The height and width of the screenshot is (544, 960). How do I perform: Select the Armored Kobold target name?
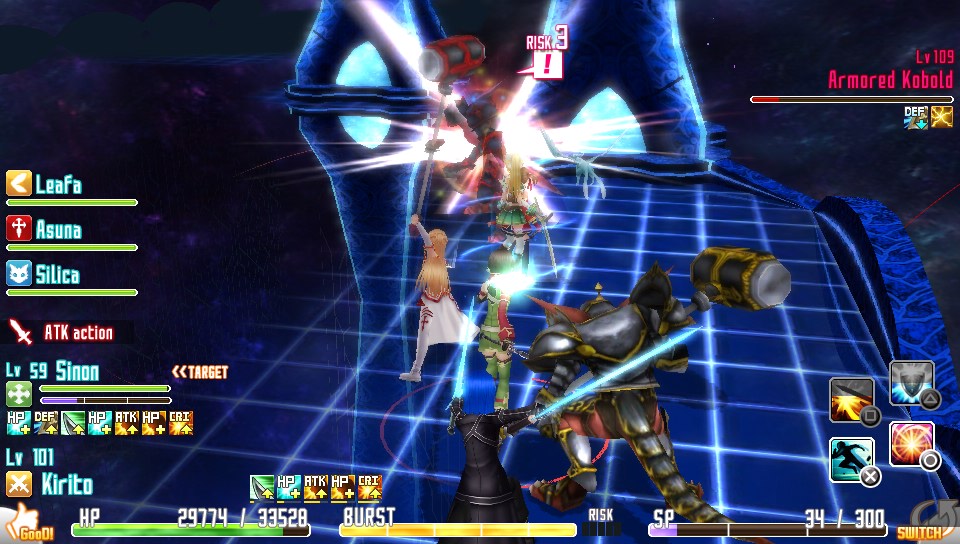pyautogui.click(x=890, y=80)
